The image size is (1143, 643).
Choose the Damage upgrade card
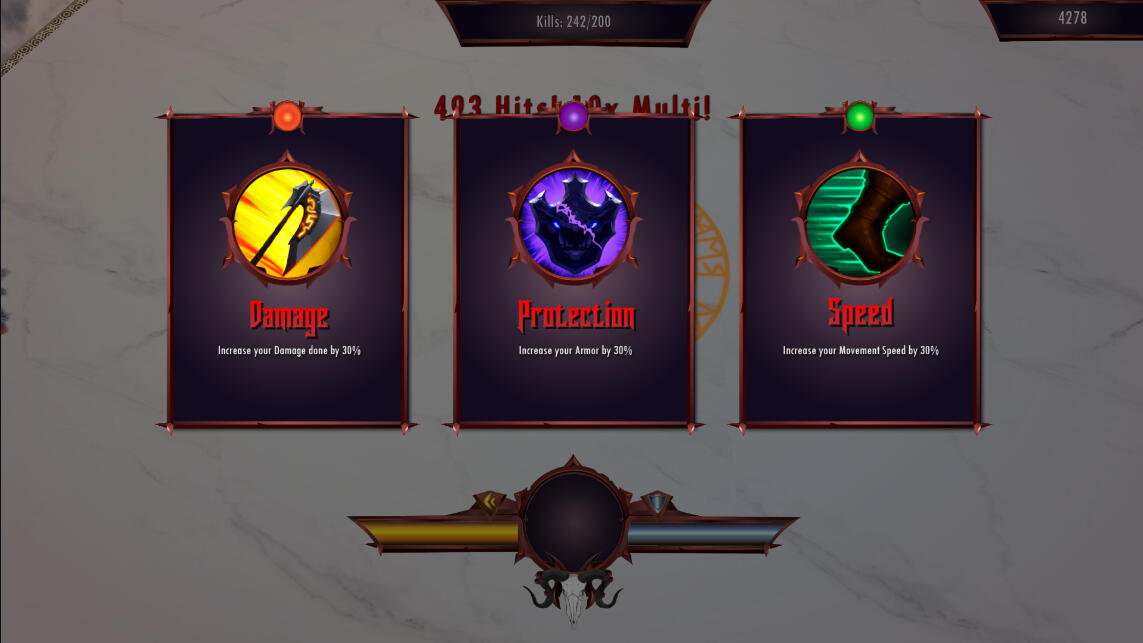(288, 270)
